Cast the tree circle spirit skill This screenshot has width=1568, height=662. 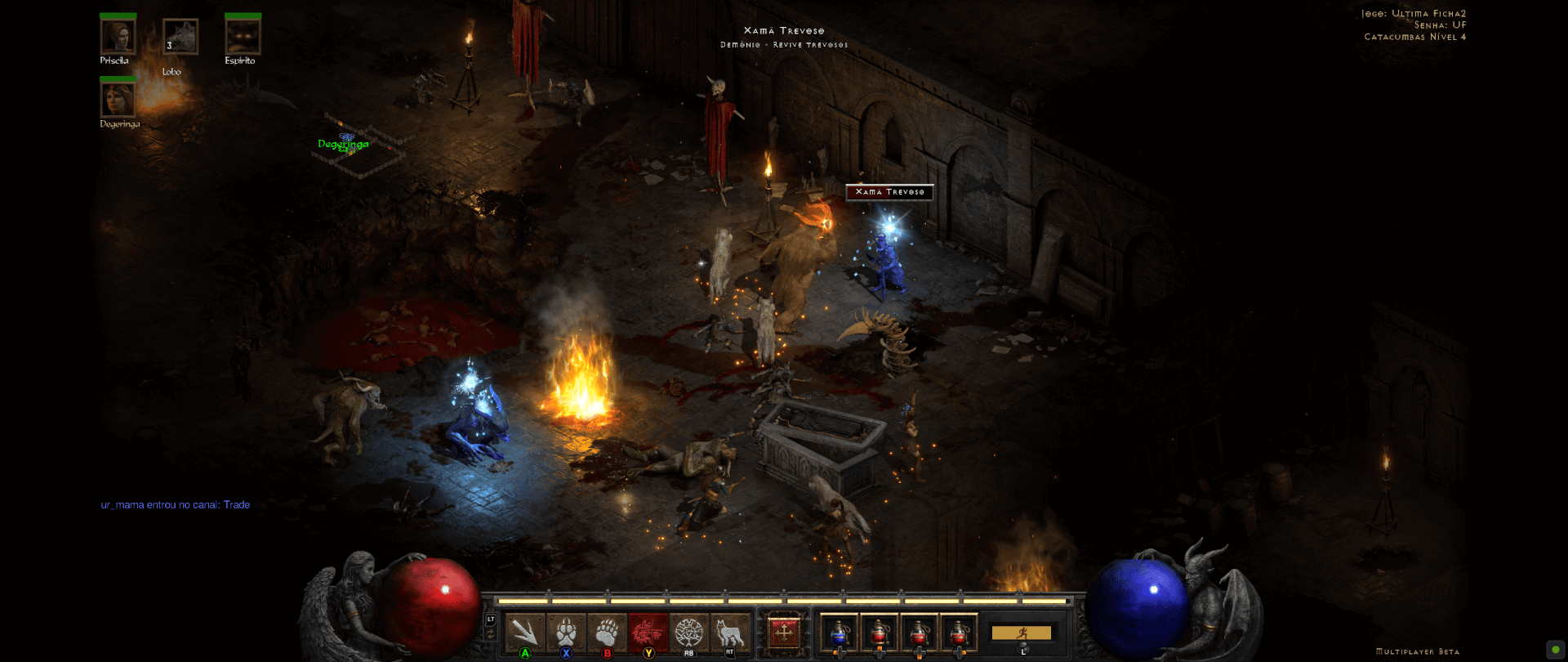click(688, 632)
